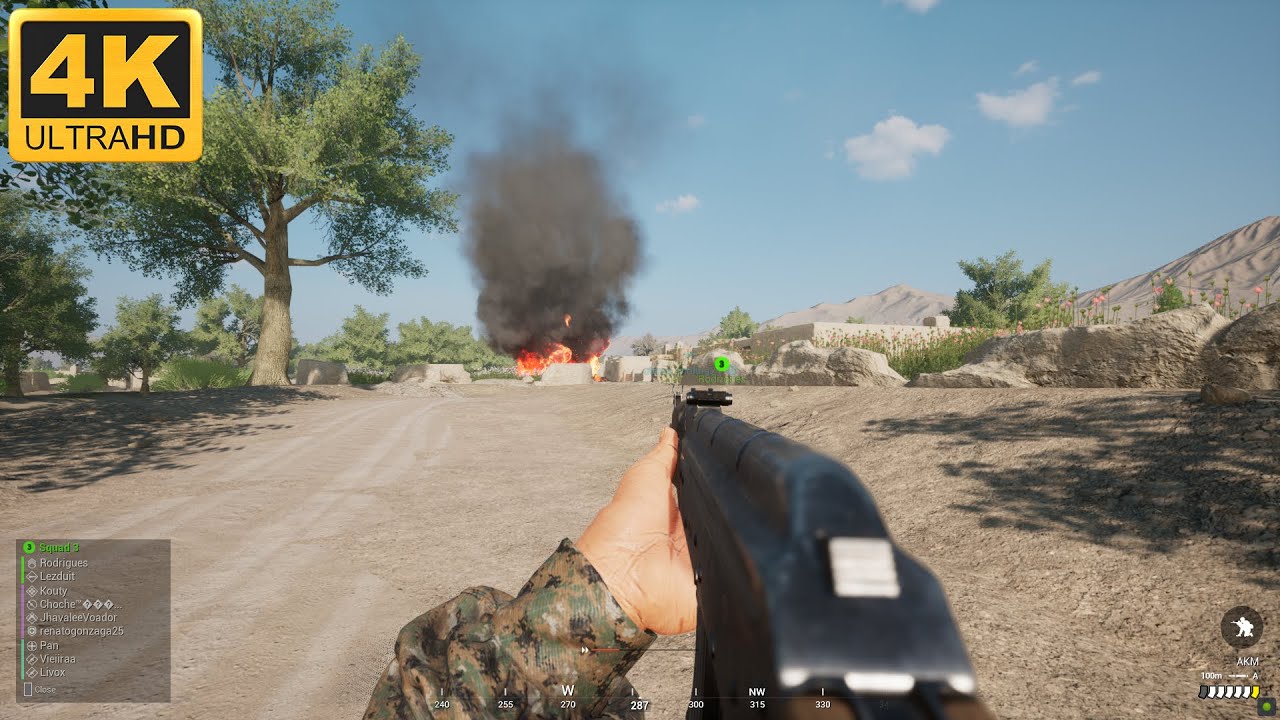The height and width of the screenshot is (720, 1280).
Task: Click Vieiiraa's rifleman role icon
Action: pyautogui.click(x=33, y=659)
